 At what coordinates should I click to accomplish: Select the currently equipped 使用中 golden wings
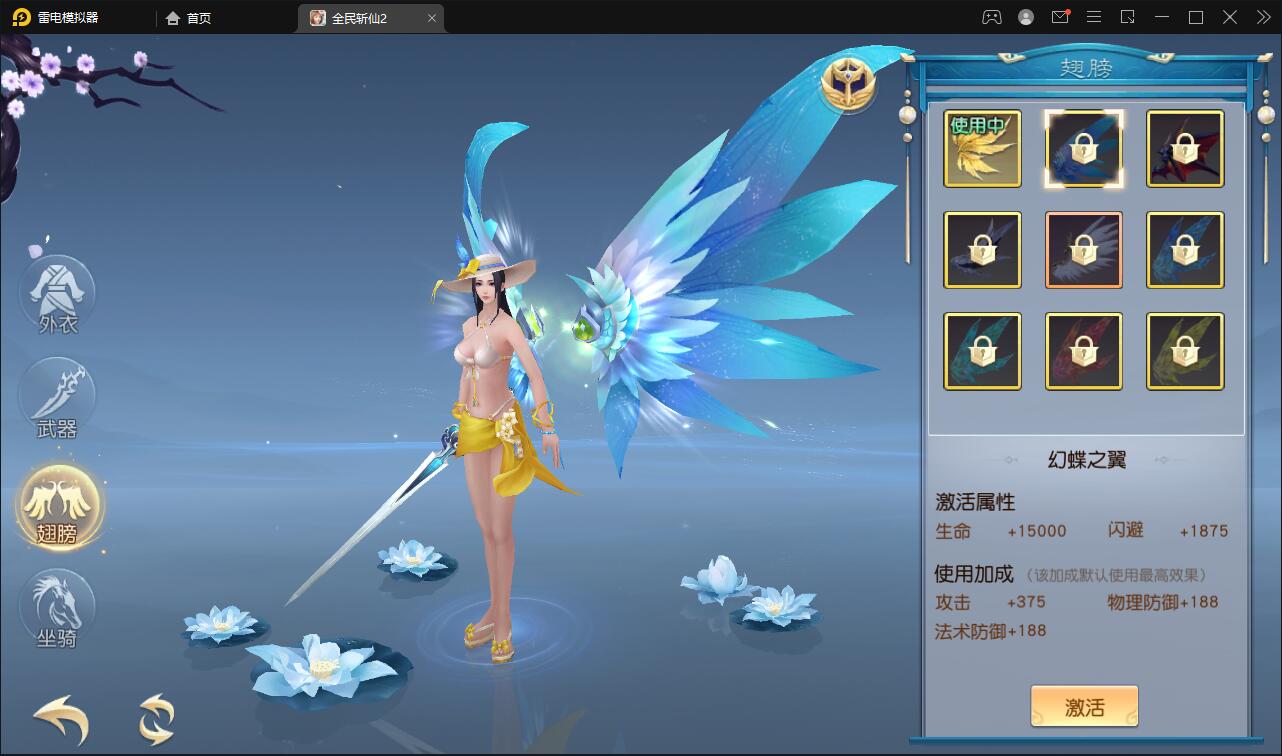coord(982,149)
